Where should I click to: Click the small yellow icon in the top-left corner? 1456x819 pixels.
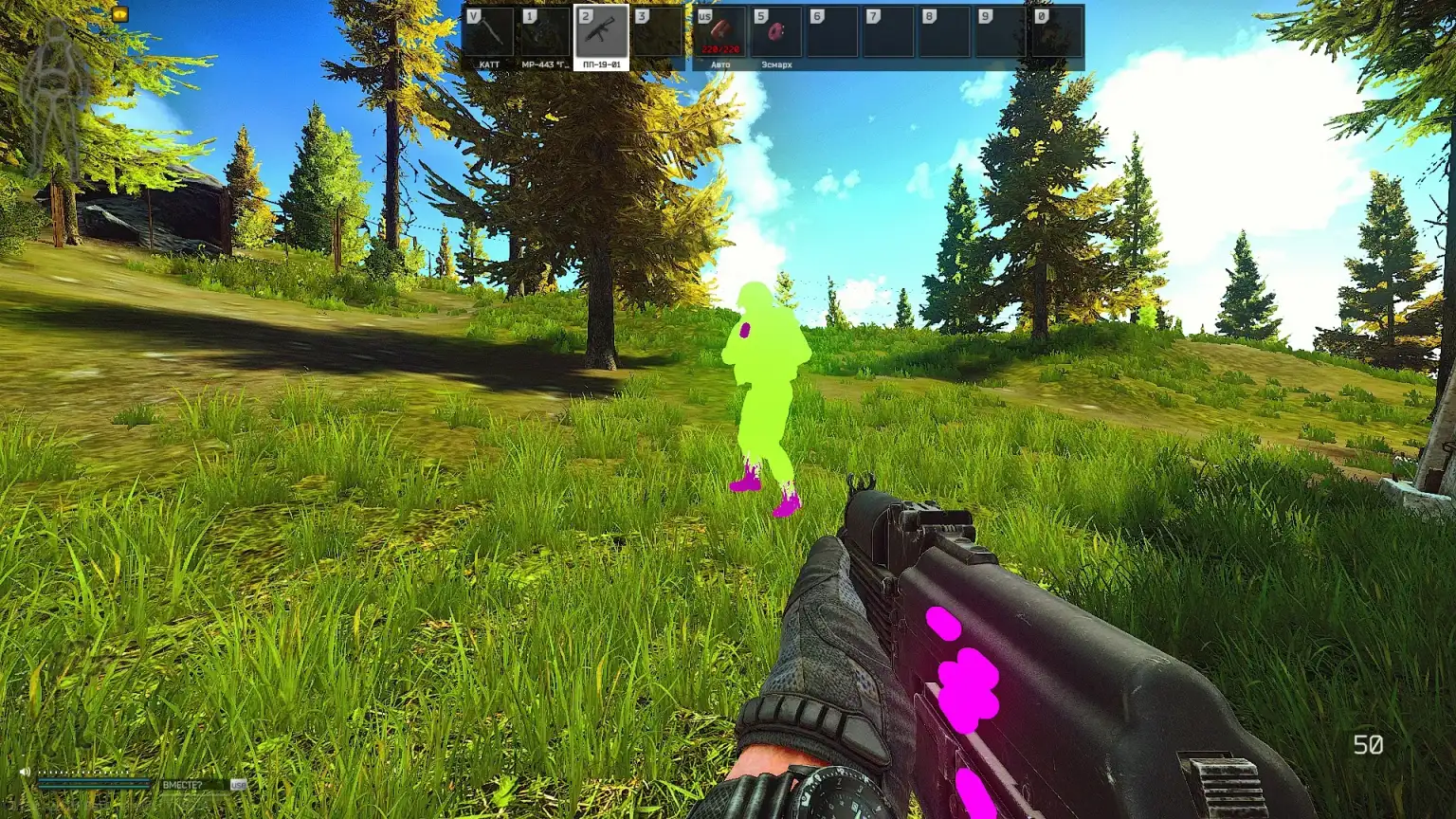(119, 13)
